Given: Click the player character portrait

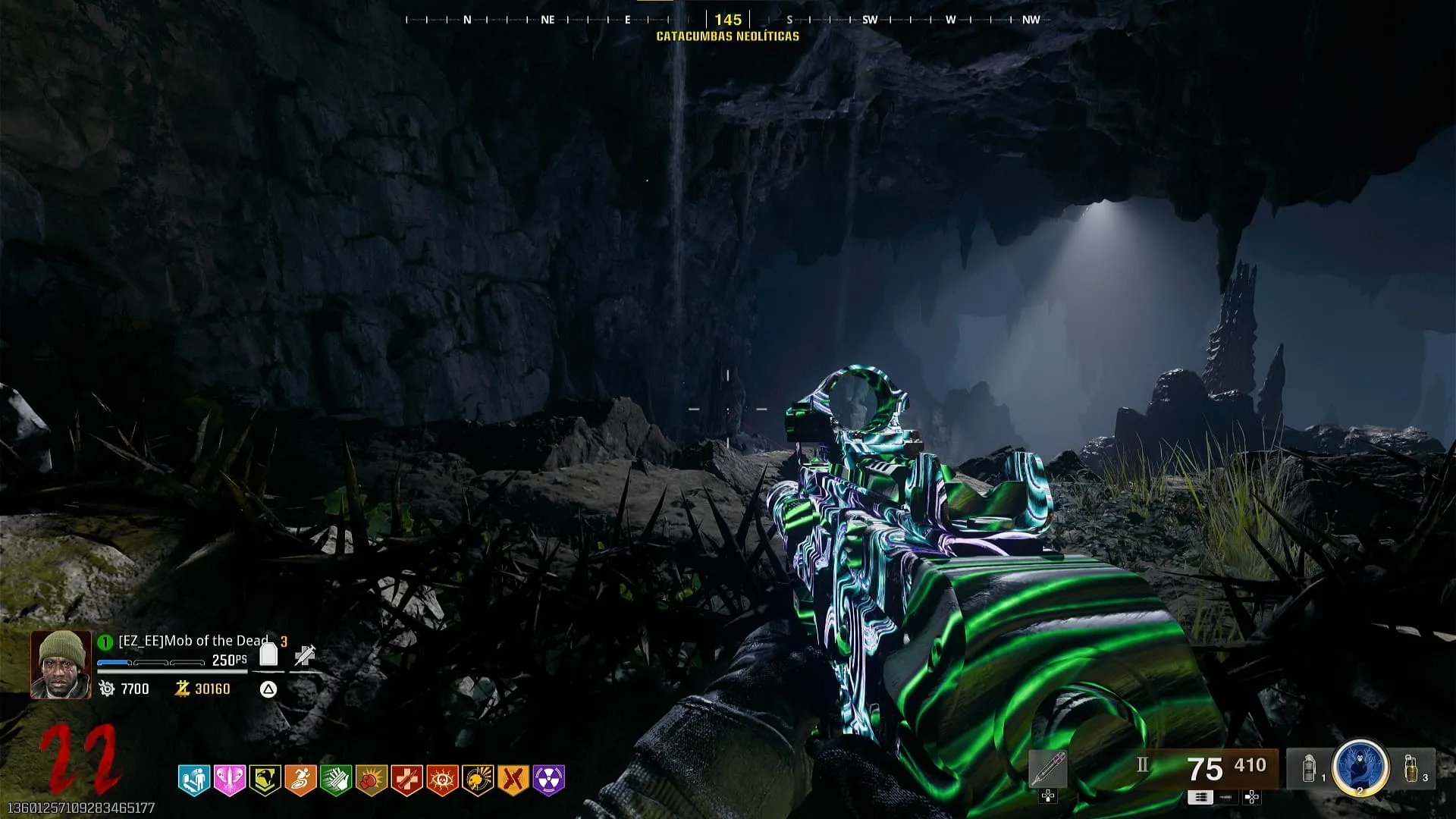Looking at the screenshot, I should click(x=61, y=664).
